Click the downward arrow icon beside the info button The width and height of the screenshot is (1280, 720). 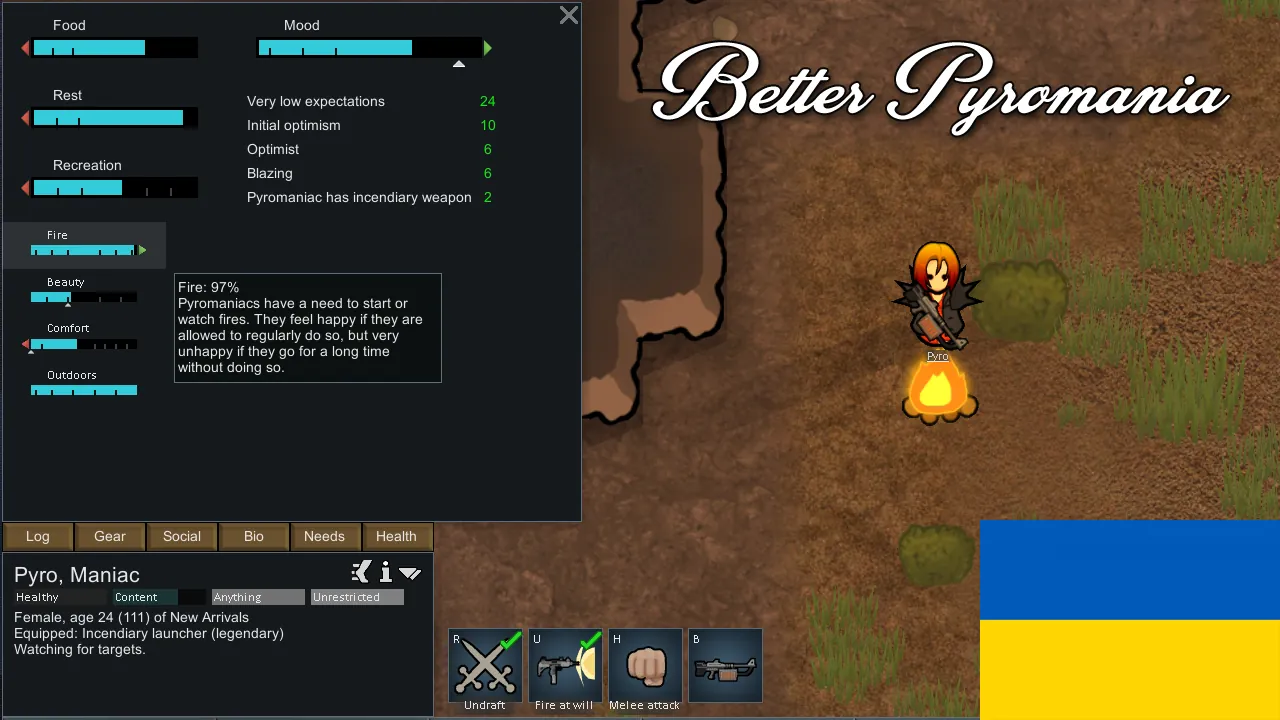pyautogui.click(x=410, y=573)
